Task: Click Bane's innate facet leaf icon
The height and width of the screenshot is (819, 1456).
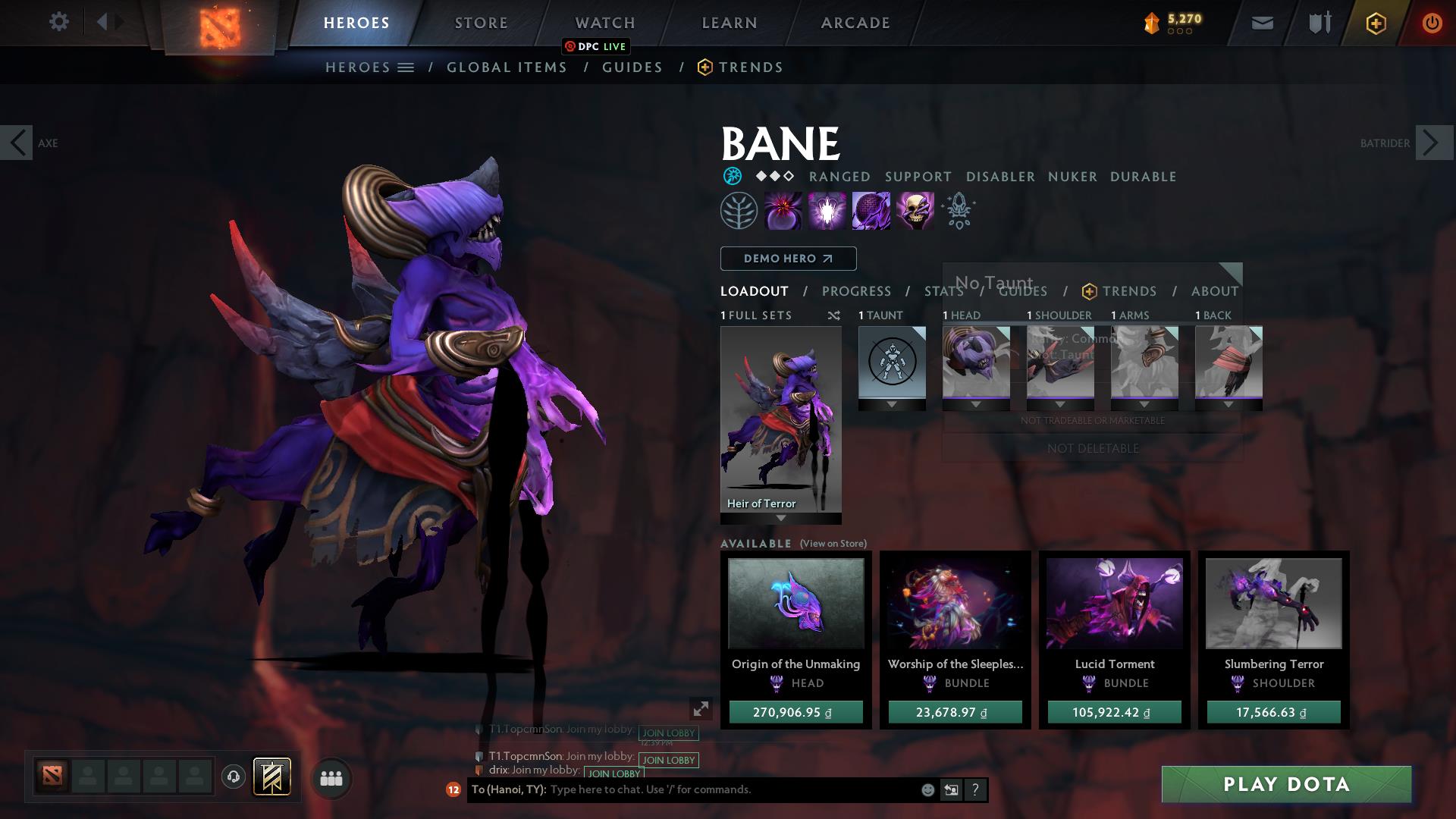Action: [739, 210]
